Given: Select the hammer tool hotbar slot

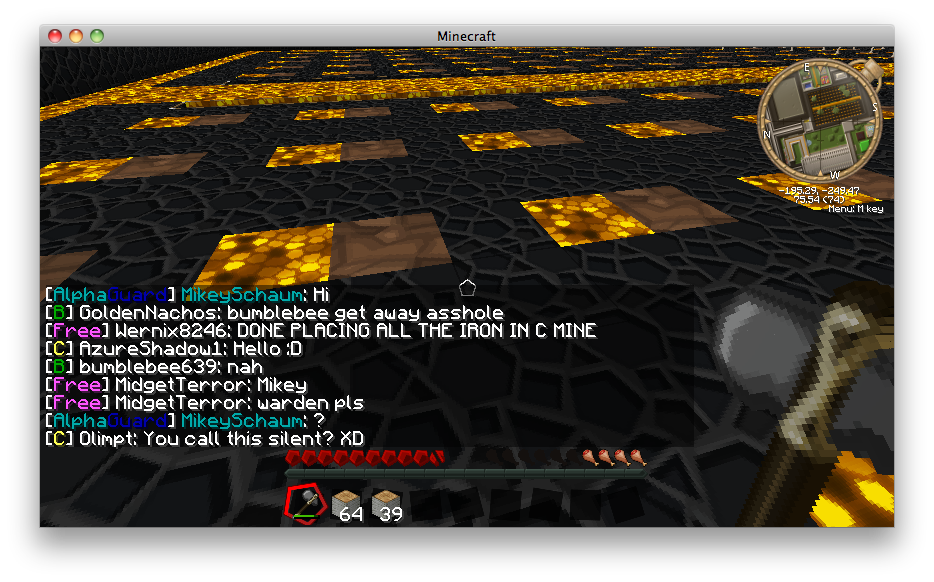Looking at the screenshot, I should (307, 503).
